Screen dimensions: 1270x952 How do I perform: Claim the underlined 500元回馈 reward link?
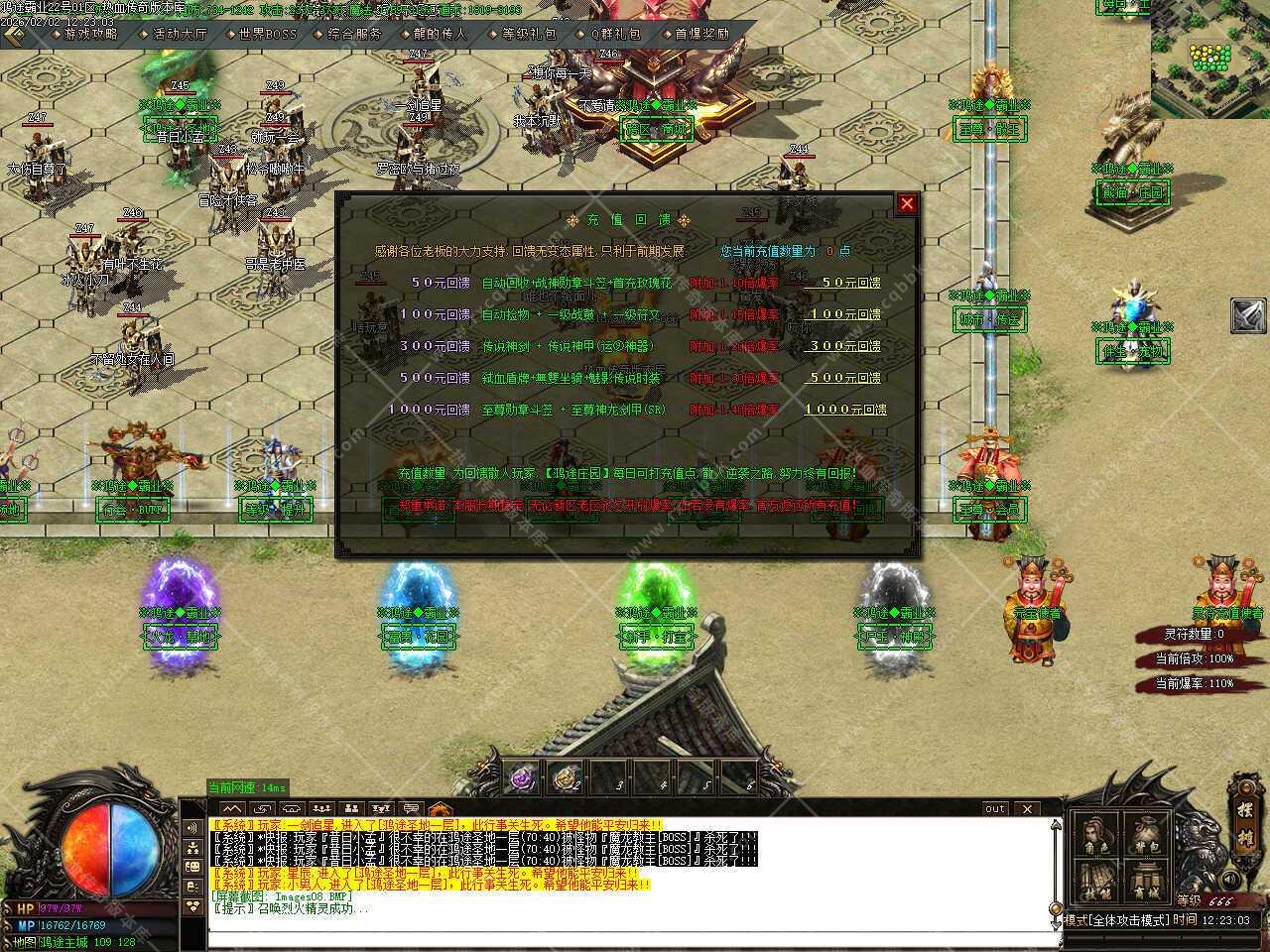point(844,378)
